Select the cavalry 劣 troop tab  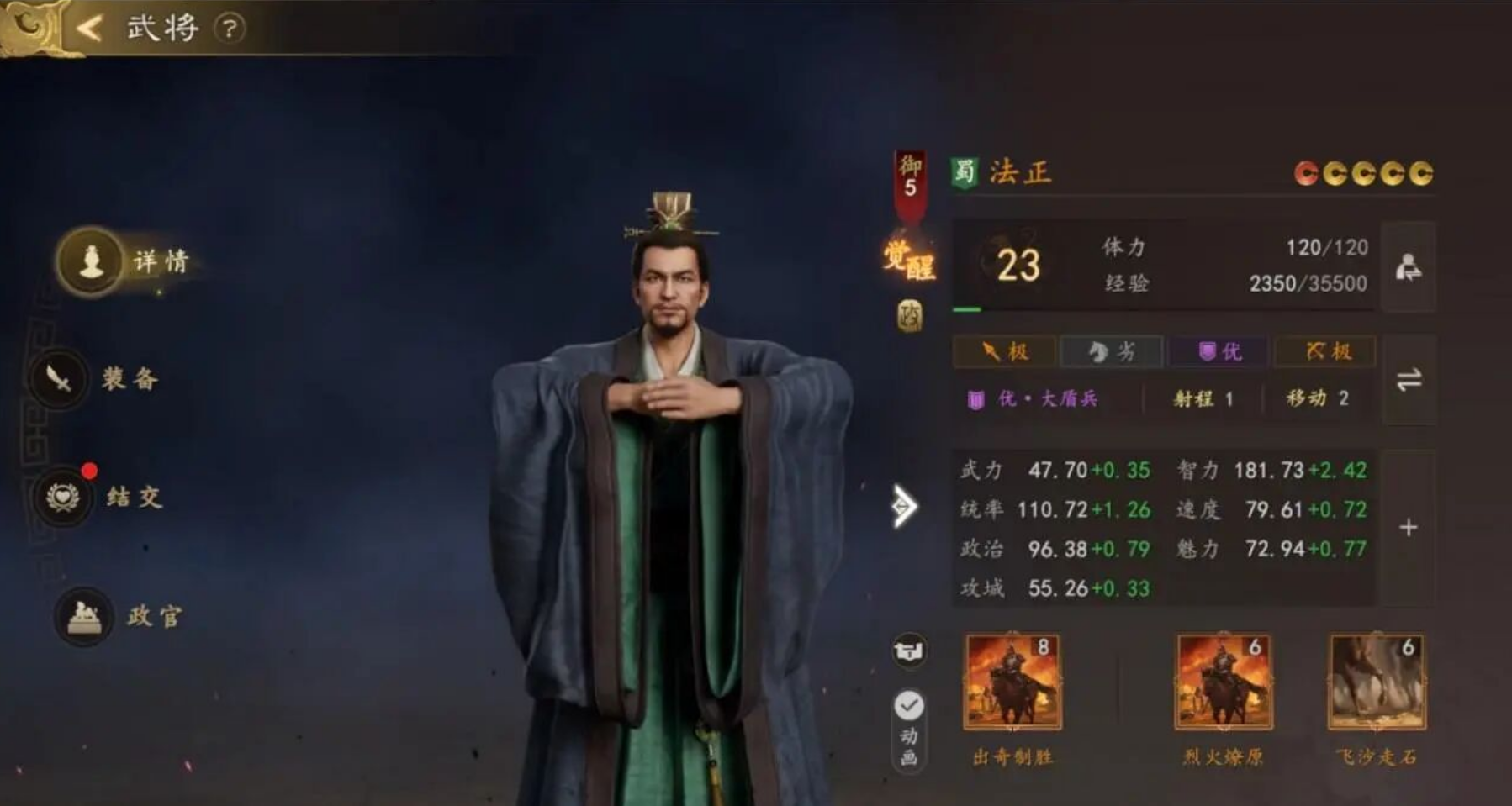1113,351
